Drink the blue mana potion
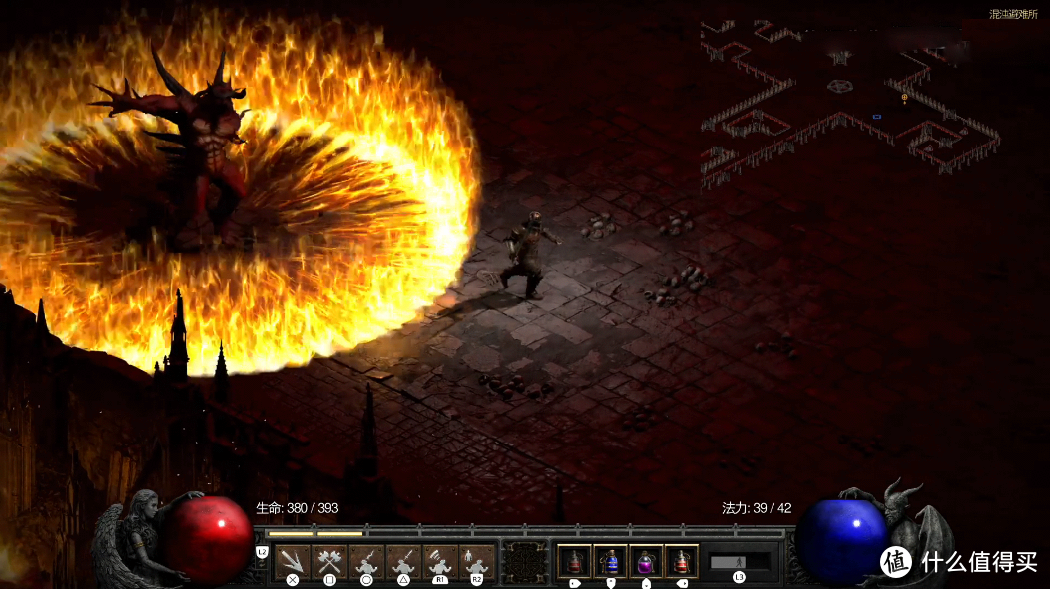The width and height of the screenshot is (1050, 589). [x=610, y=562]
